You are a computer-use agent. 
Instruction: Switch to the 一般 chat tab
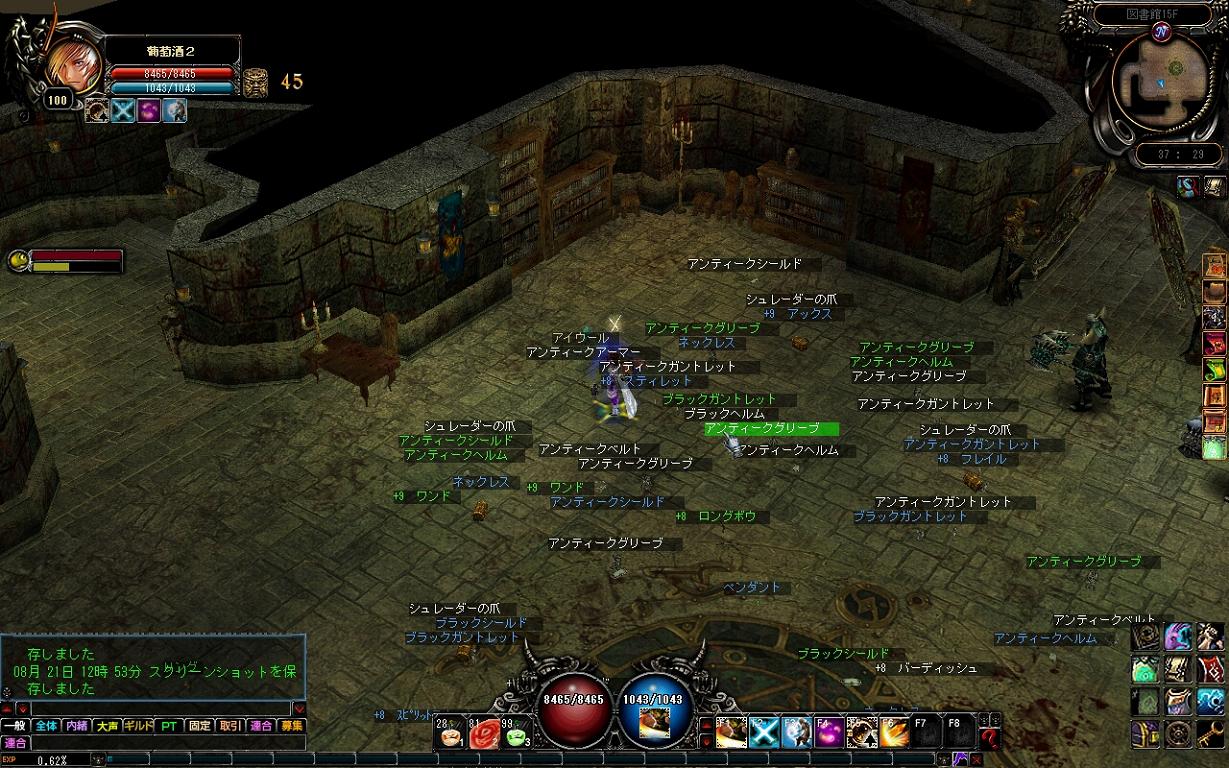tap(15, 726)
